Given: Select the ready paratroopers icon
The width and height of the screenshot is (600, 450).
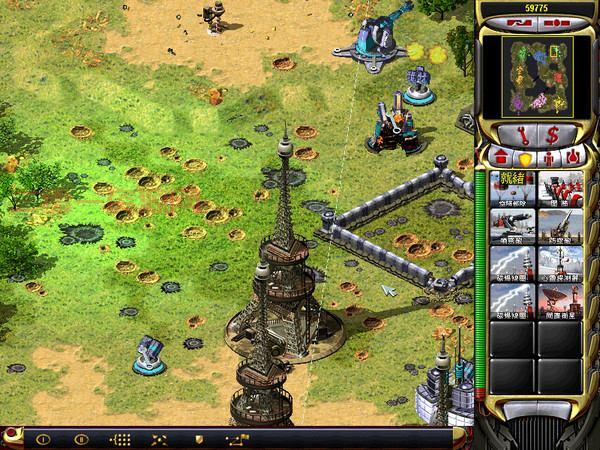Looking at the screenshot, I should coord(511,189).
